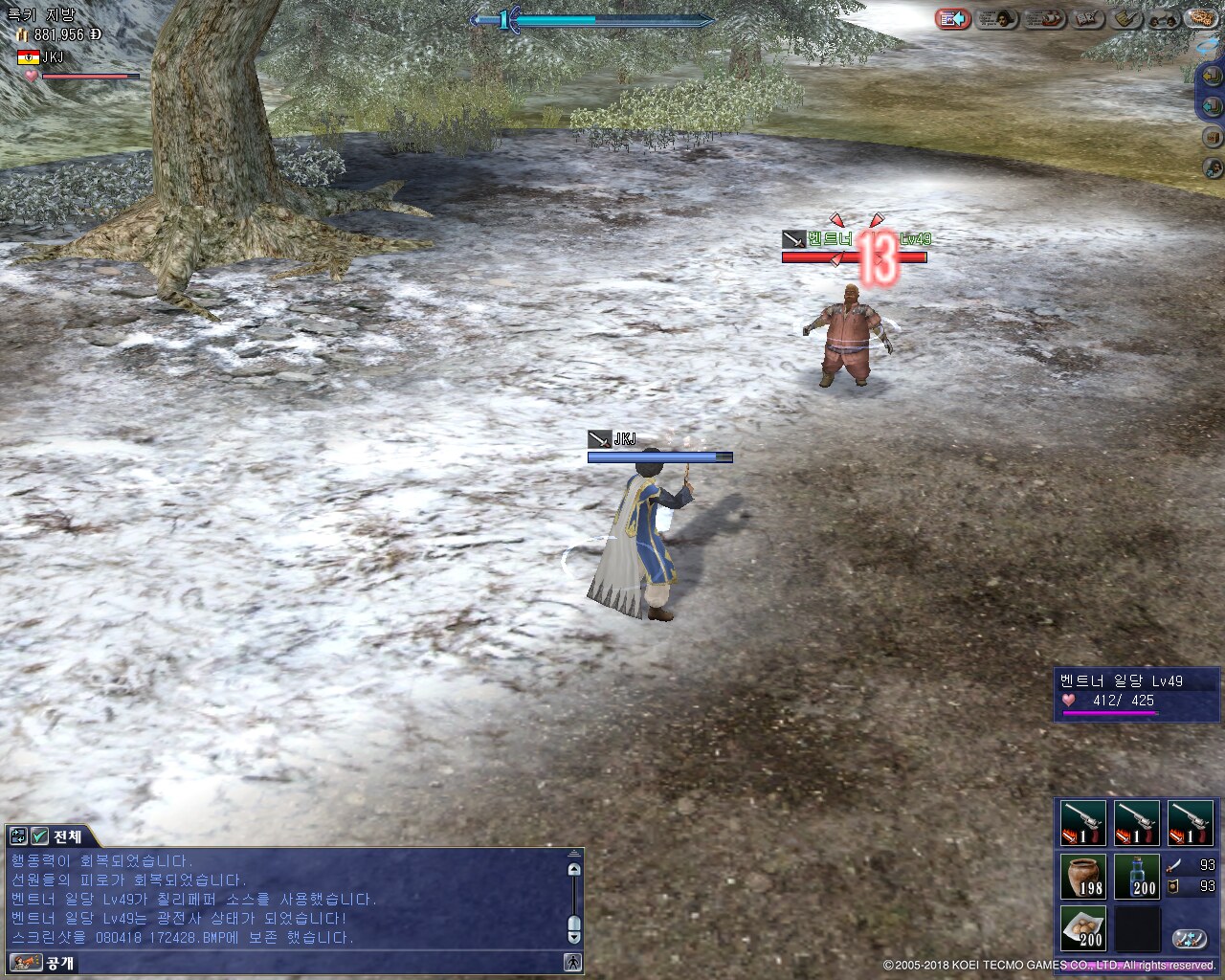Open the wooden crate icon

[x=1213, y=138]
